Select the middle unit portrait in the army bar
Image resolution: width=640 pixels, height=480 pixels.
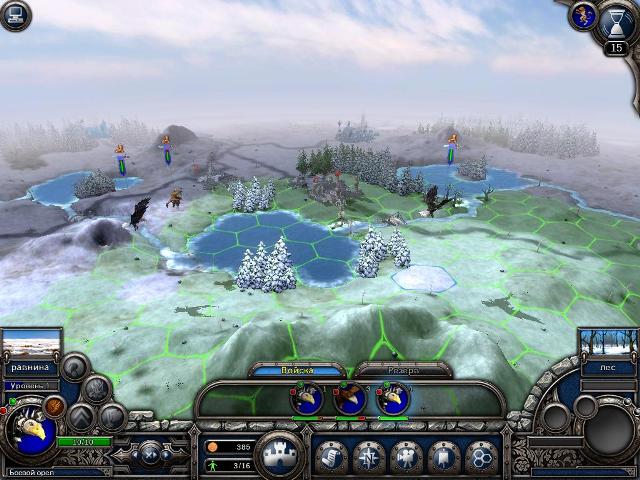click(349, 399)
